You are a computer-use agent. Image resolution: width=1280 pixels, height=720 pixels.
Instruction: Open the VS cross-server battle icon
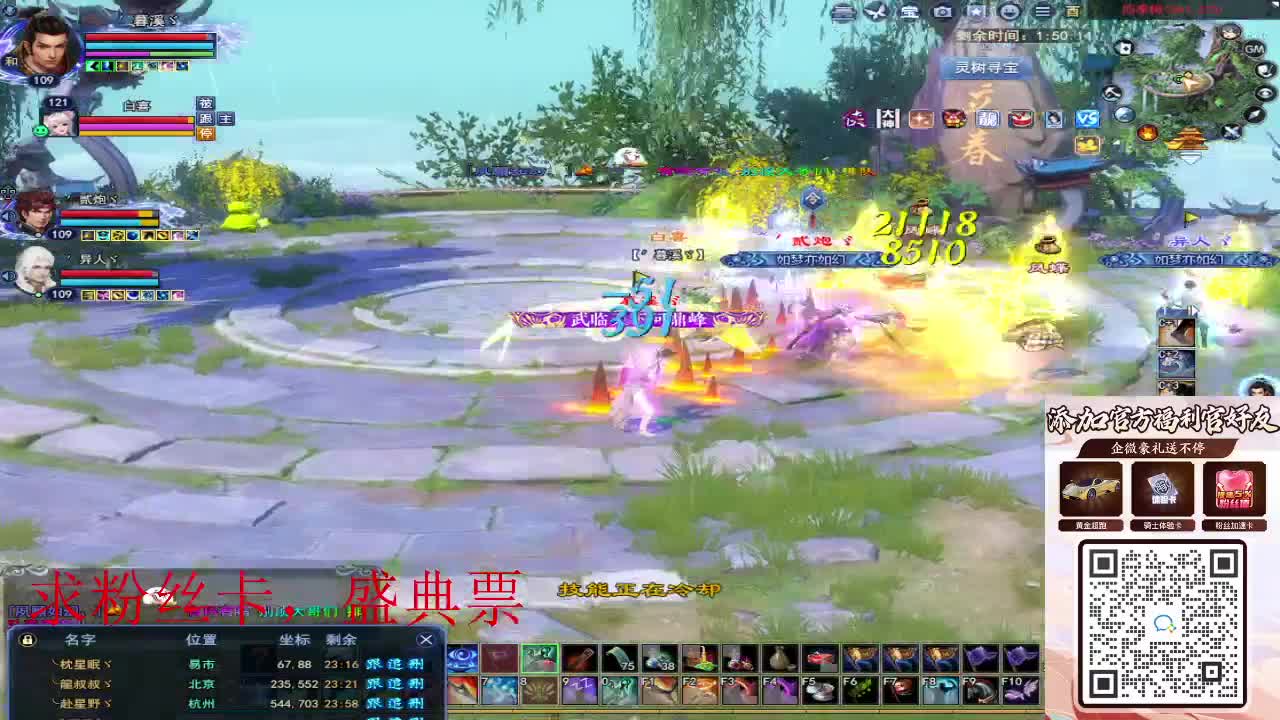[1087, 117]
